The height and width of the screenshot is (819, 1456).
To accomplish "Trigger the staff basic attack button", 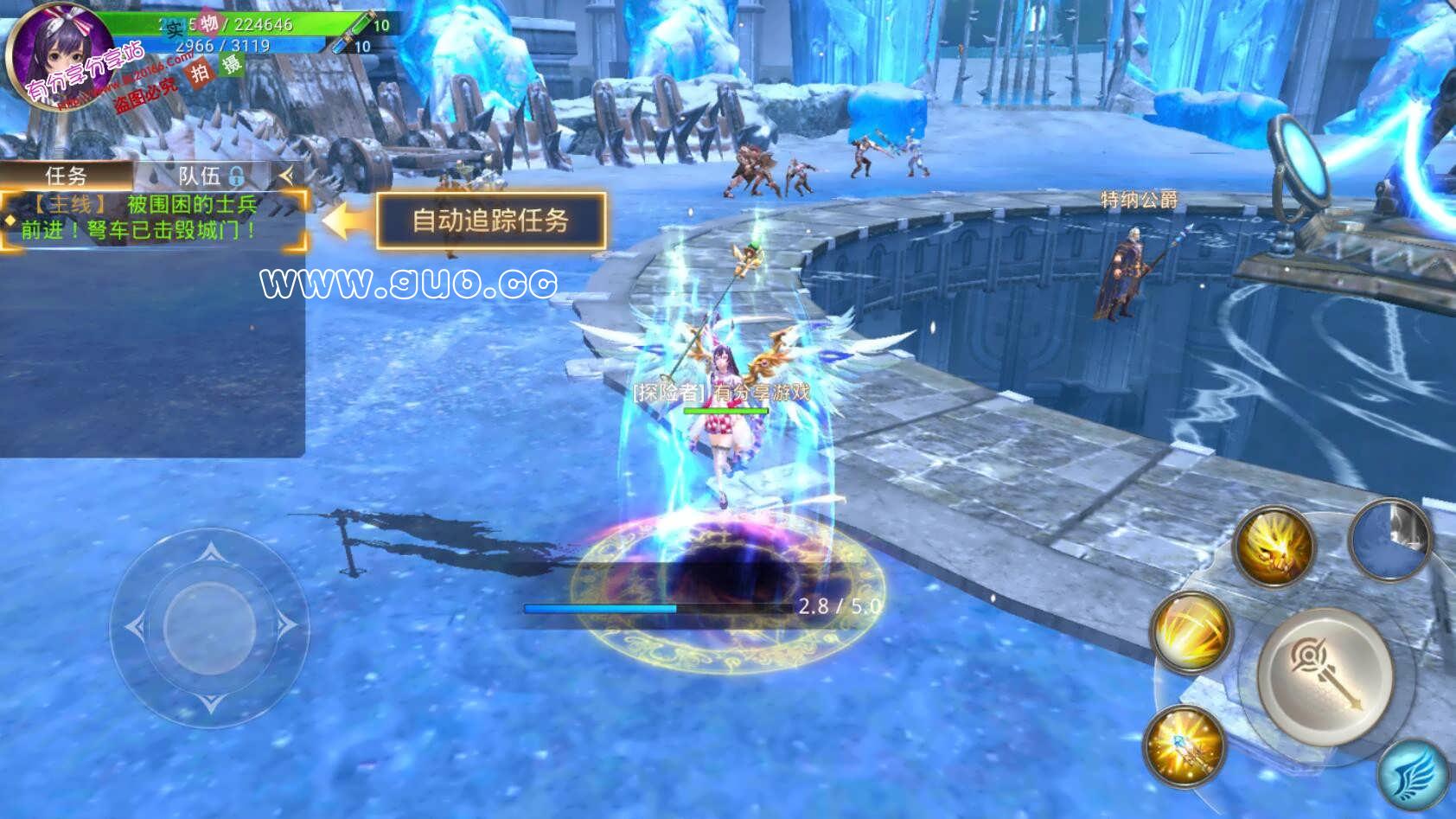I will point(1325,676).
